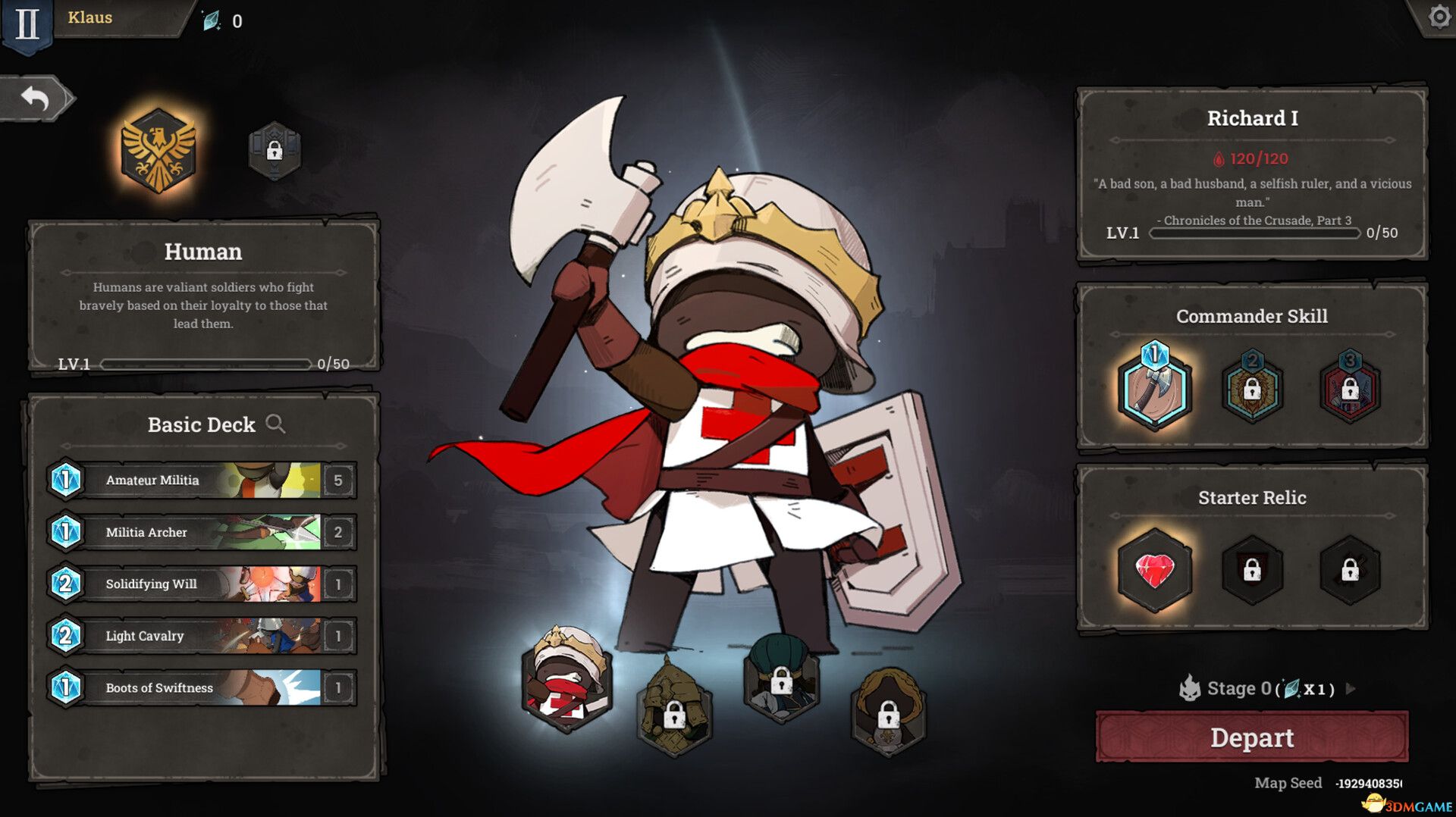Click the locked level 3 Commander Skill
Viewport: 1456px width, 817px height.
pos(1351,390)
